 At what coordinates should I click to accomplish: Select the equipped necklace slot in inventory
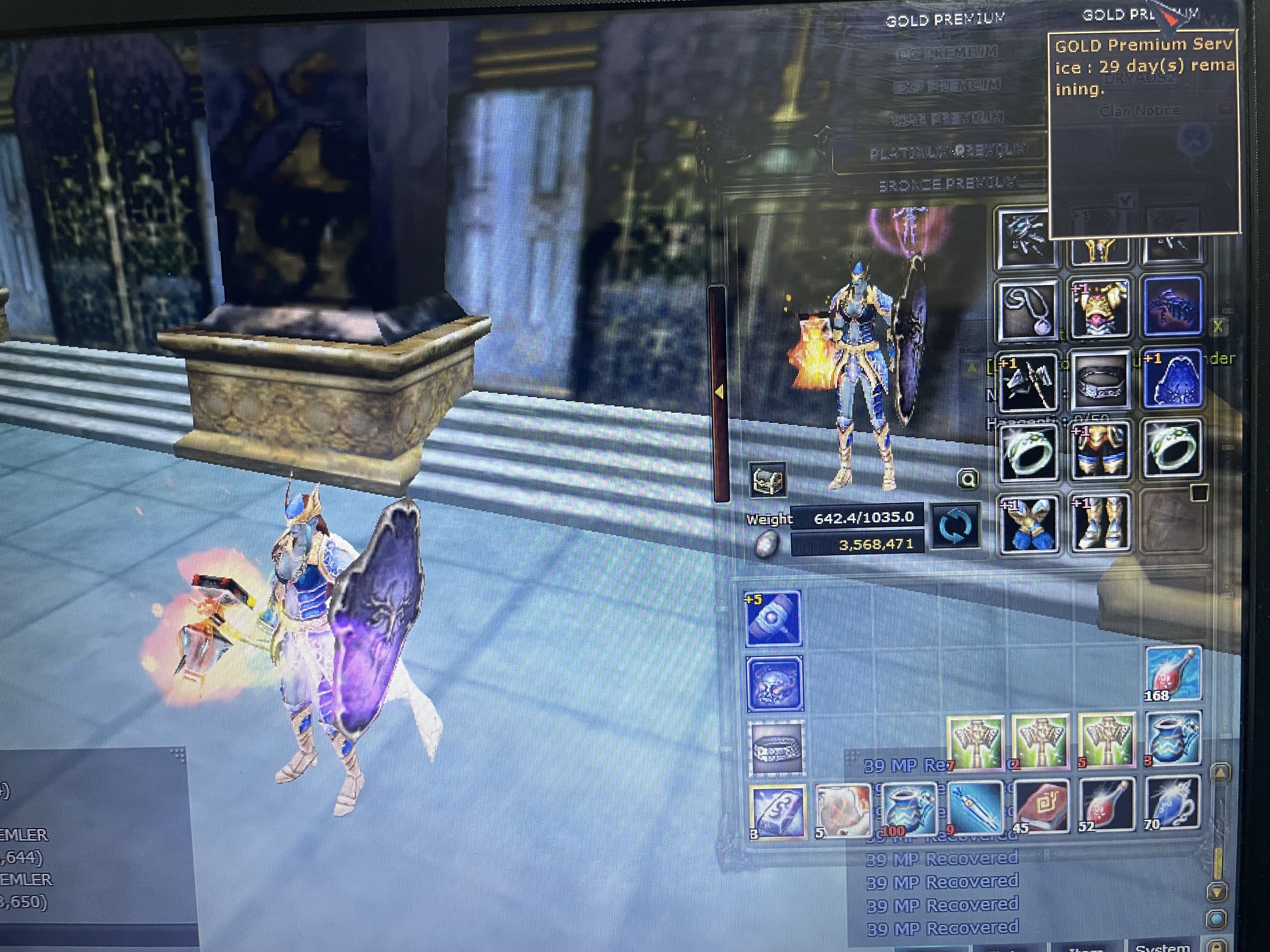click(x=1028, y=310)
